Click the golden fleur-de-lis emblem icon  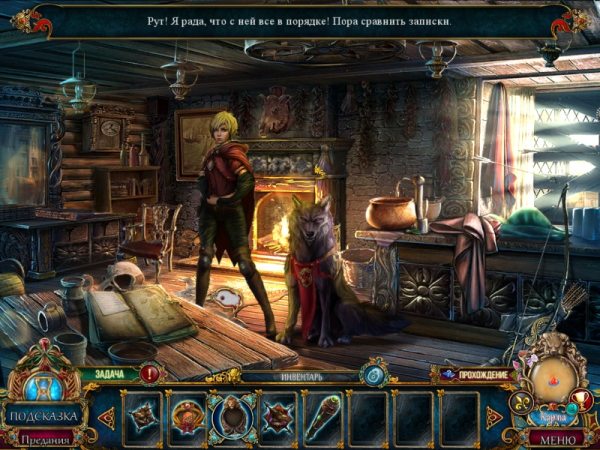(x=521, y=404)
